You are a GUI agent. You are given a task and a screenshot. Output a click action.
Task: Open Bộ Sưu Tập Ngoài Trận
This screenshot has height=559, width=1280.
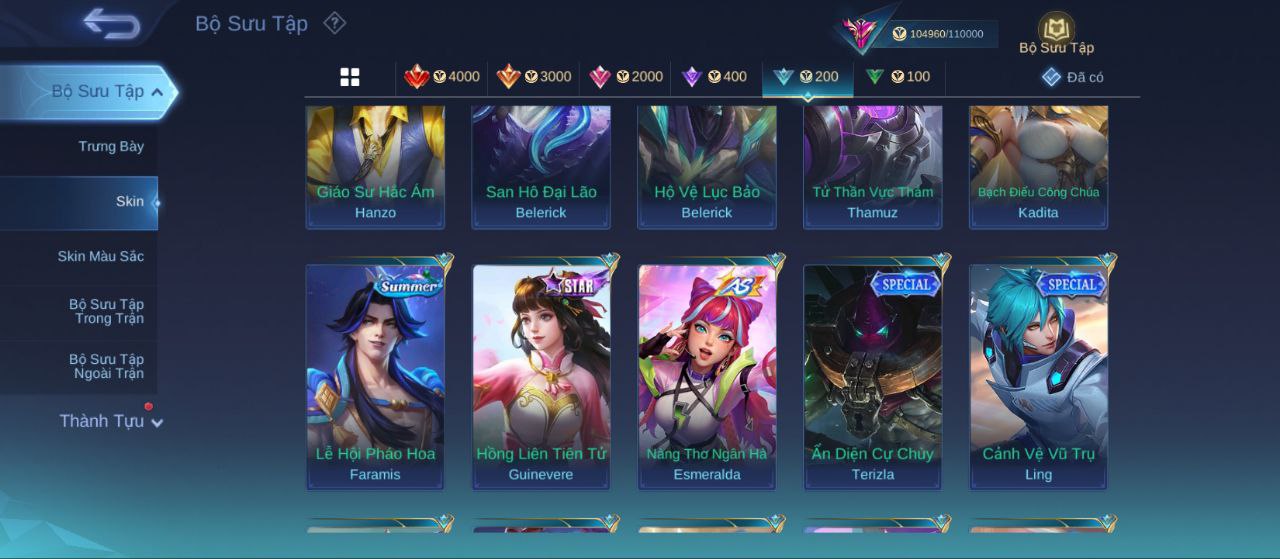pos(106,366)
